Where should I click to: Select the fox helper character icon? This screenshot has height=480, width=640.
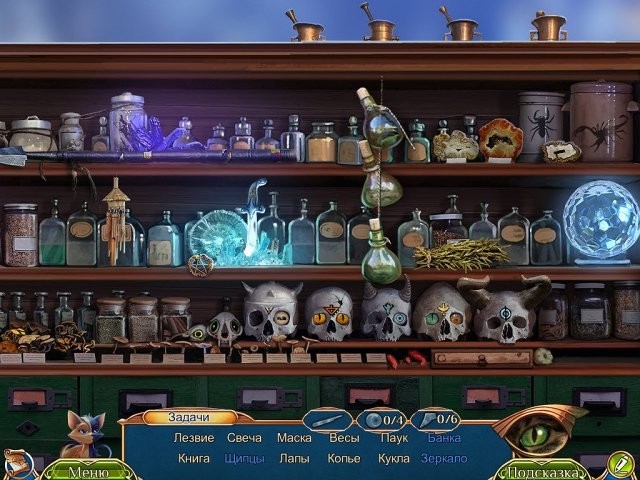pos(85,436)
